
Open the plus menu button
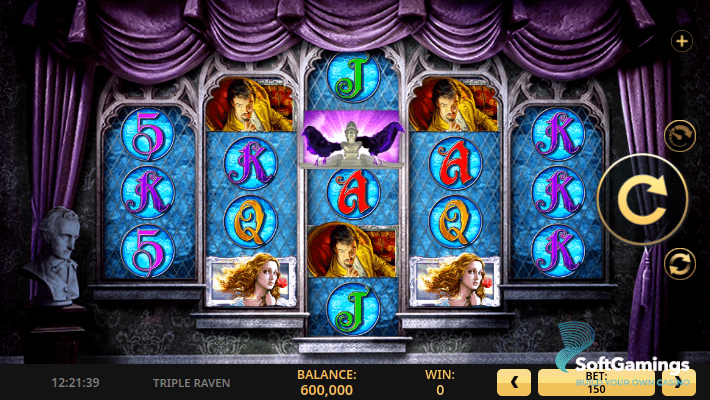(682, 41)
